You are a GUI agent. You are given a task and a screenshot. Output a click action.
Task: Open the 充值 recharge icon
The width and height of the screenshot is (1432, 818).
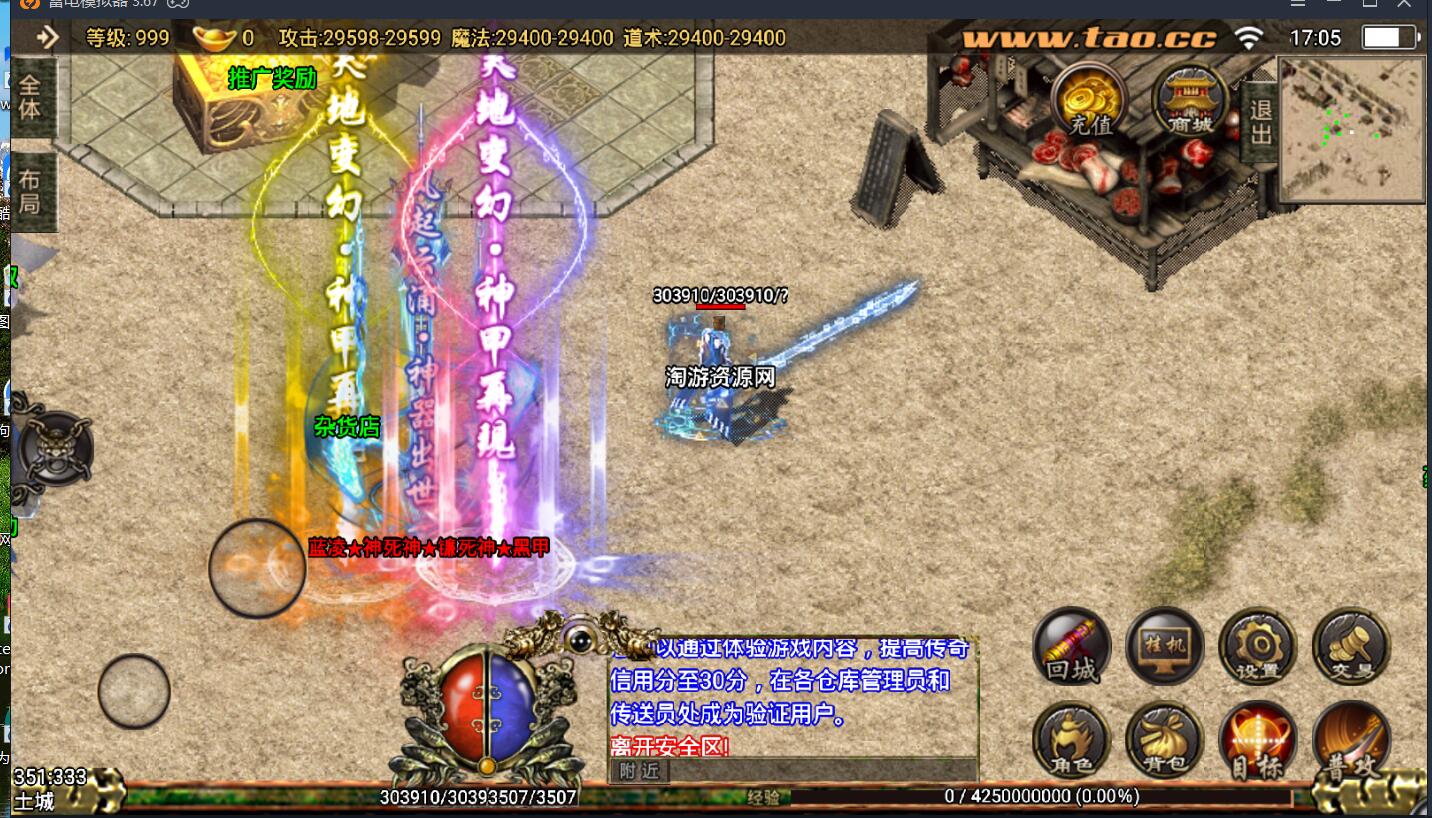coord(1088,100)
